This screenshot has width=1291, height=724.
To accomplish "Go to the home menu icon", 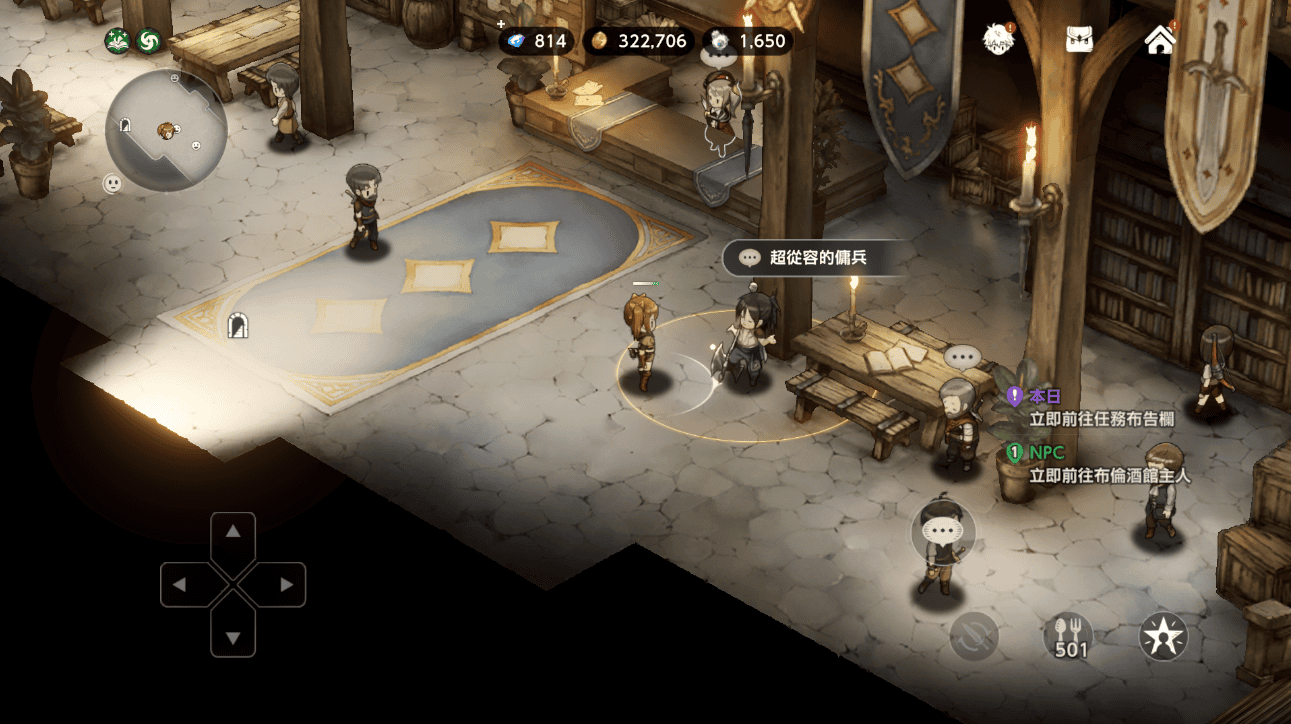I will 1160,40.
